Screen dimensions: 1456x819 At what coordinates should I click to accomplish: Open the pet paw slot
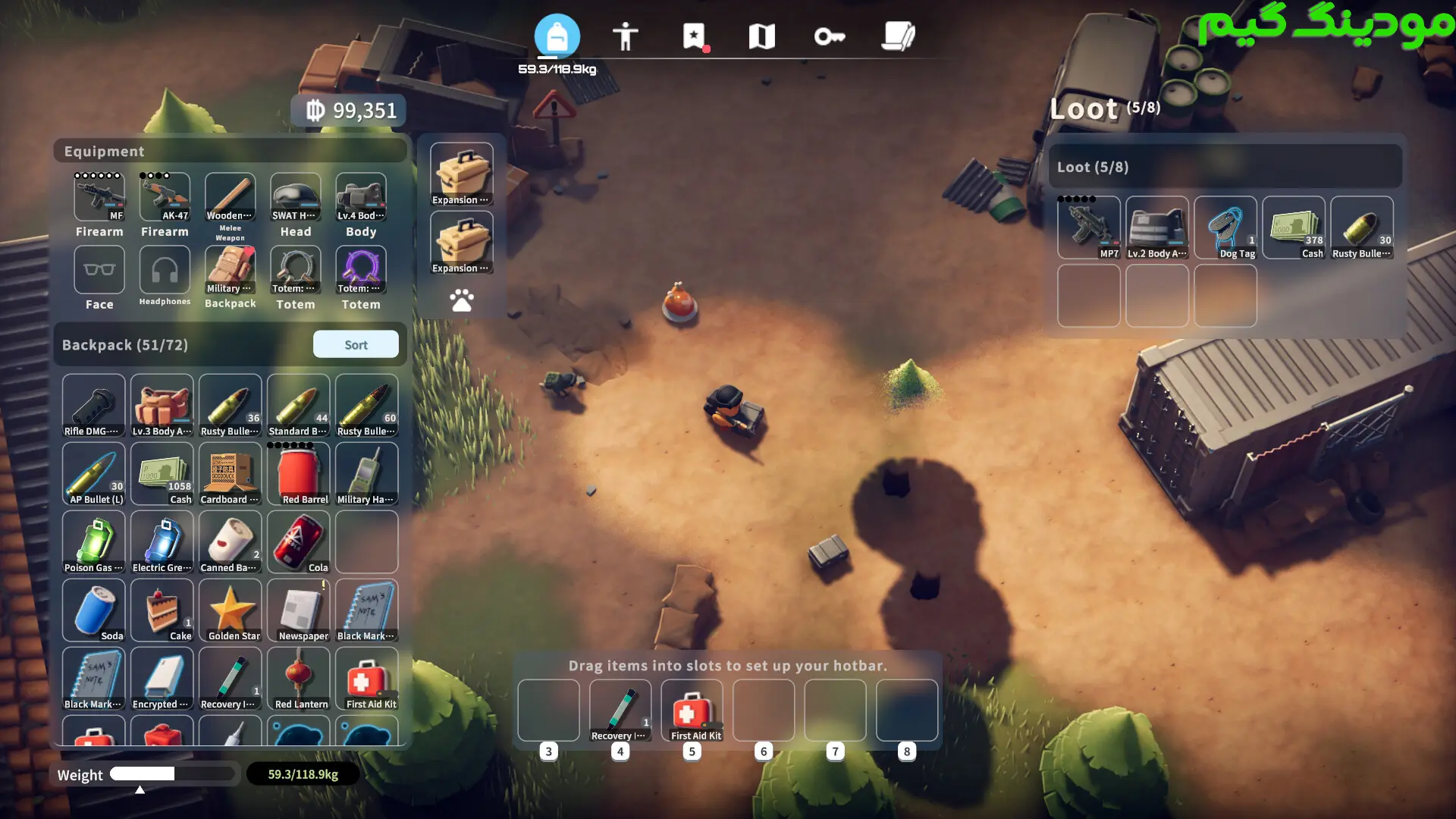pyautogui.click(x=461, y=300)
